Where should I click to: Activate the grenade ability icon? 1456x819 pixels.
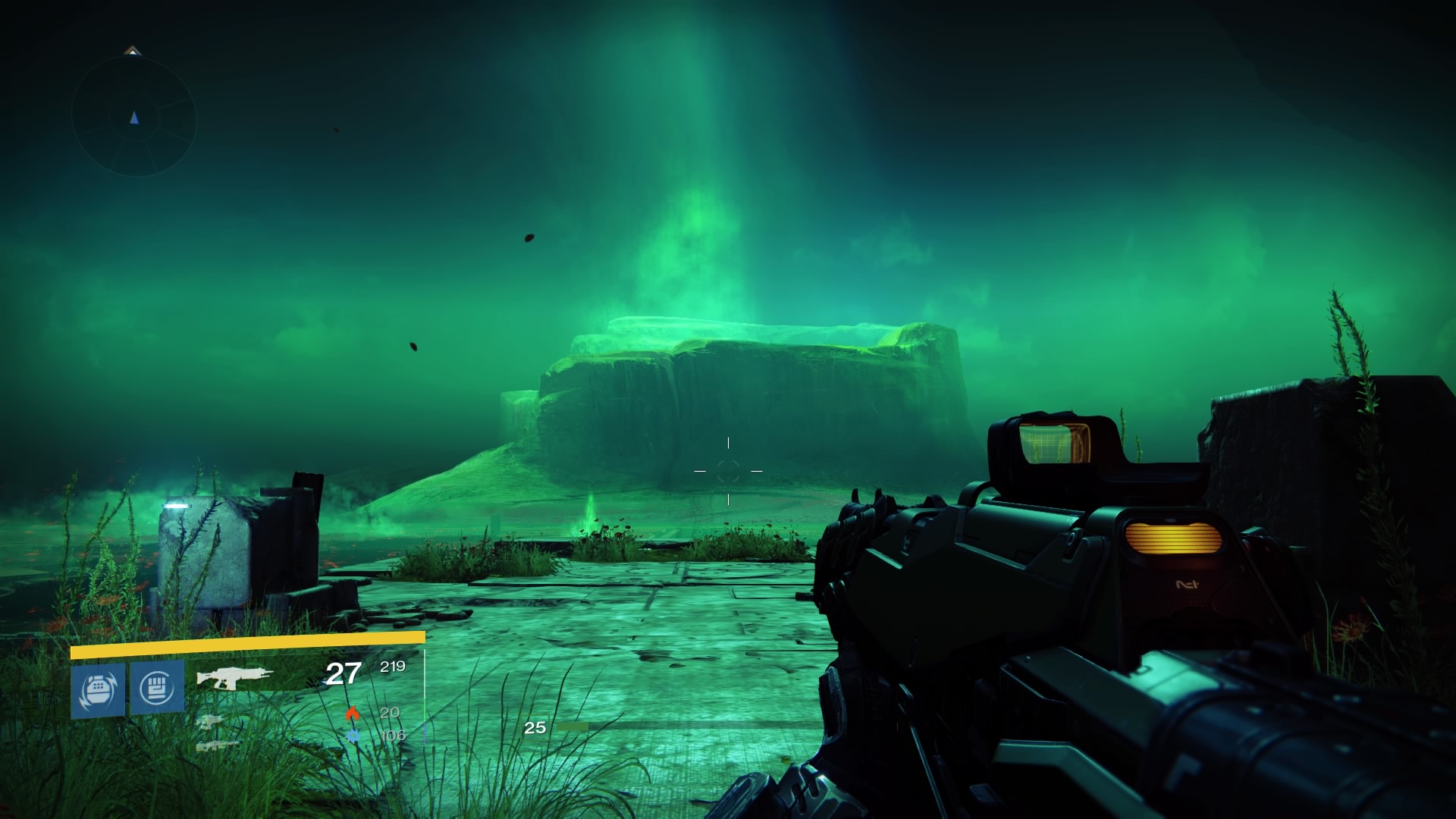pos(98,689)
